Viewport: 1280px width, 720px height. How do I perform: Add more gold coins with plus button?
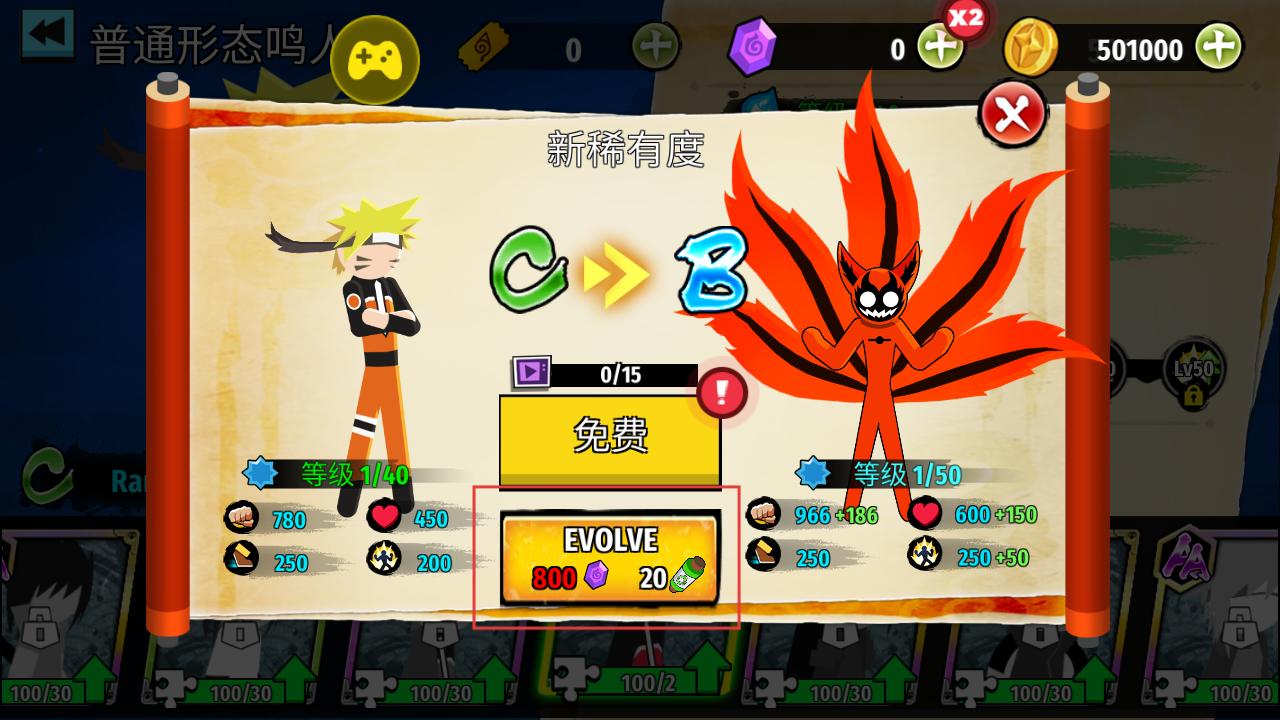1219,47
